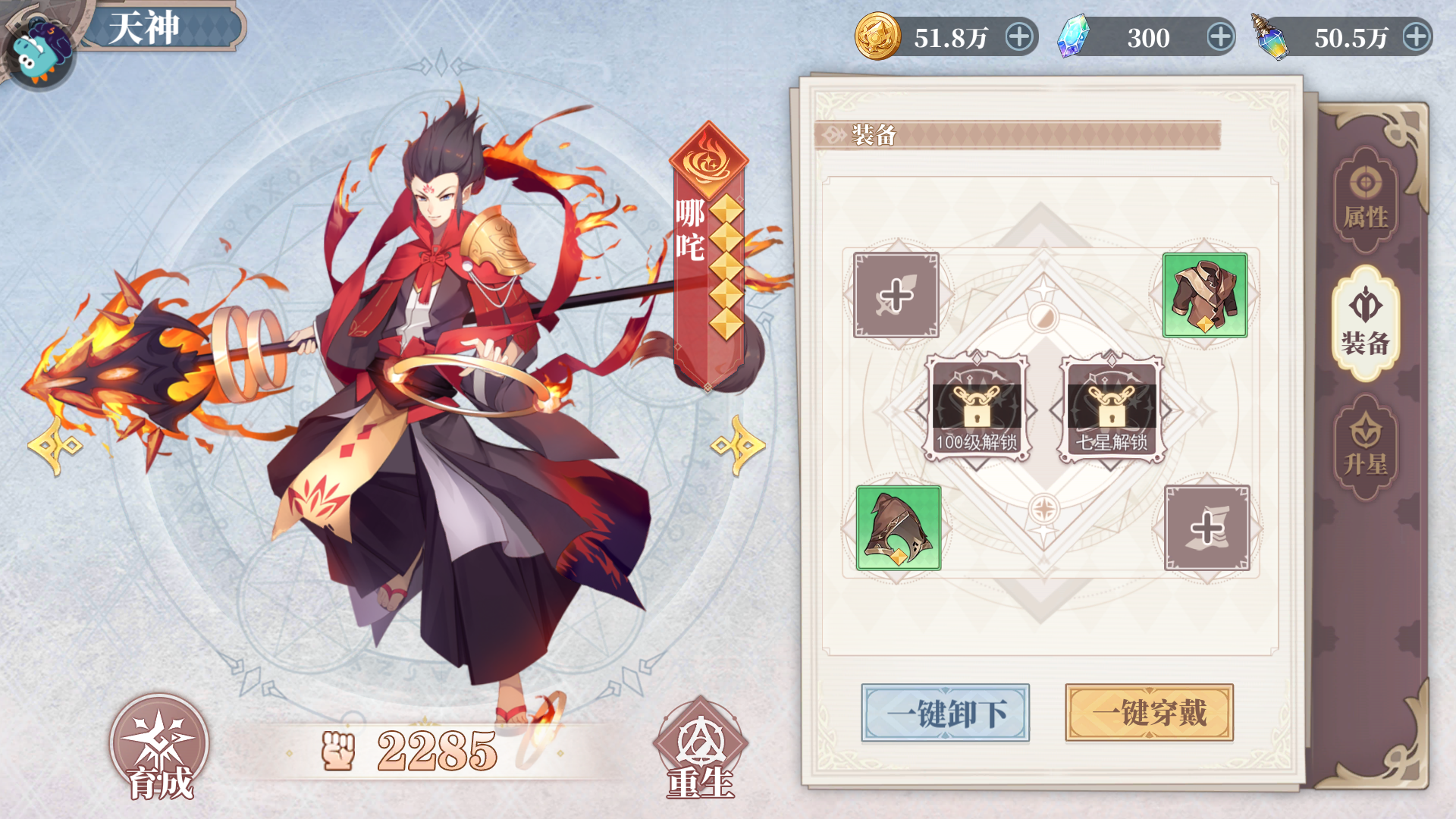Show the previous character with left arrow
The width and height of the screenshot is (1456, 819).
(55, 446)
